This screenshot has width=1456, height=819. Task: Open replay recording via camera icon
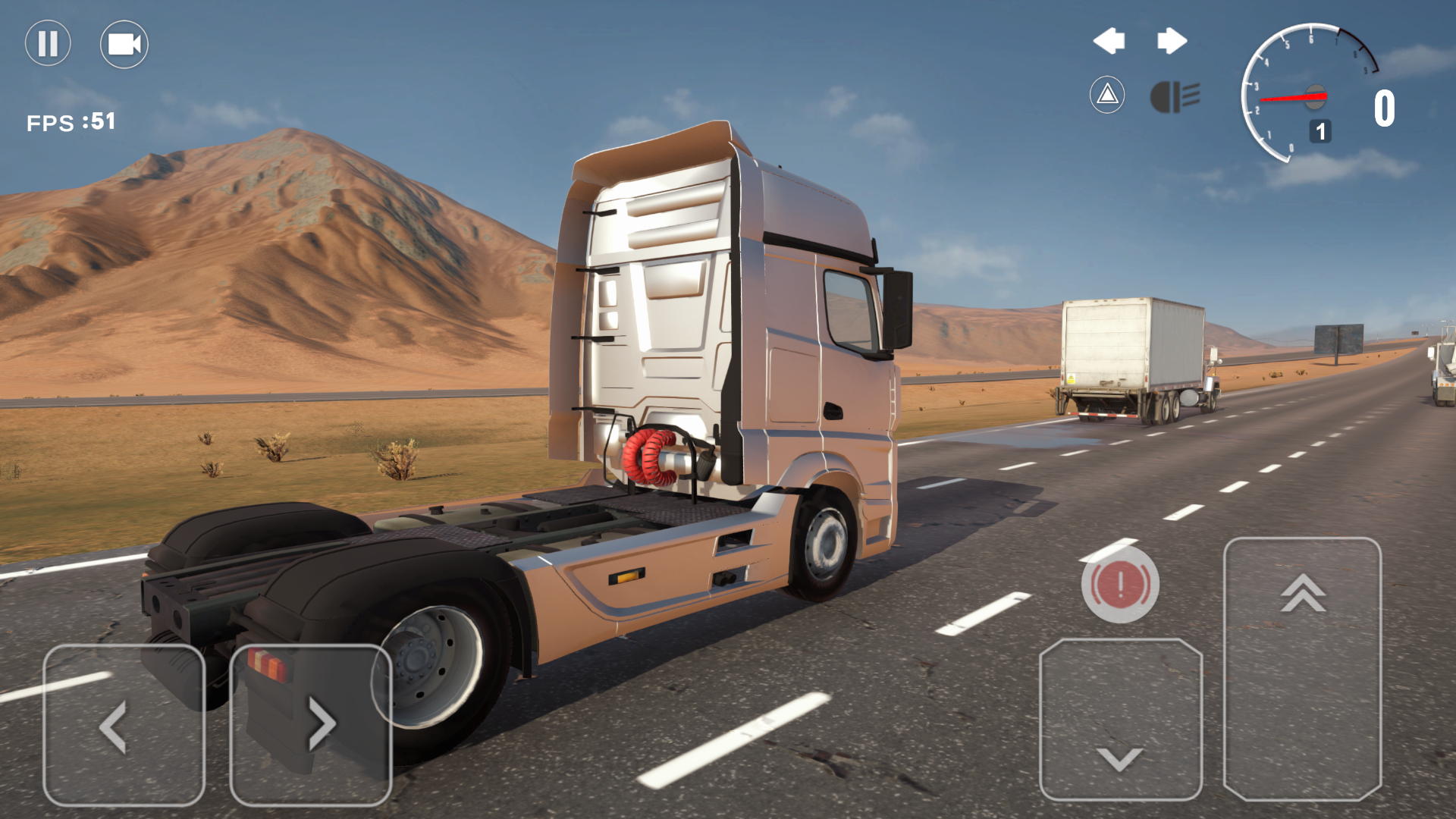tap(124, 43)
